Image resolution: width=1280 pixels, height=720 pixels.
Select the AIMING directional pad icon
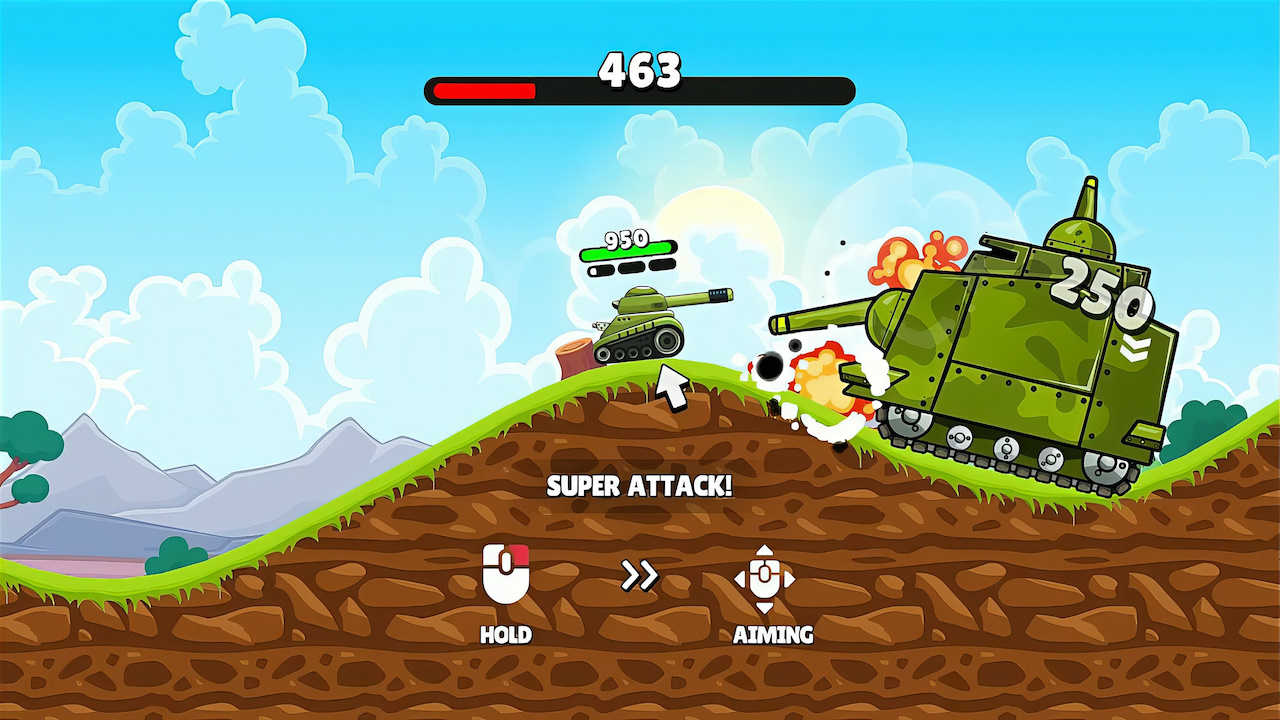pyautogui.click(x=765, y=577)
